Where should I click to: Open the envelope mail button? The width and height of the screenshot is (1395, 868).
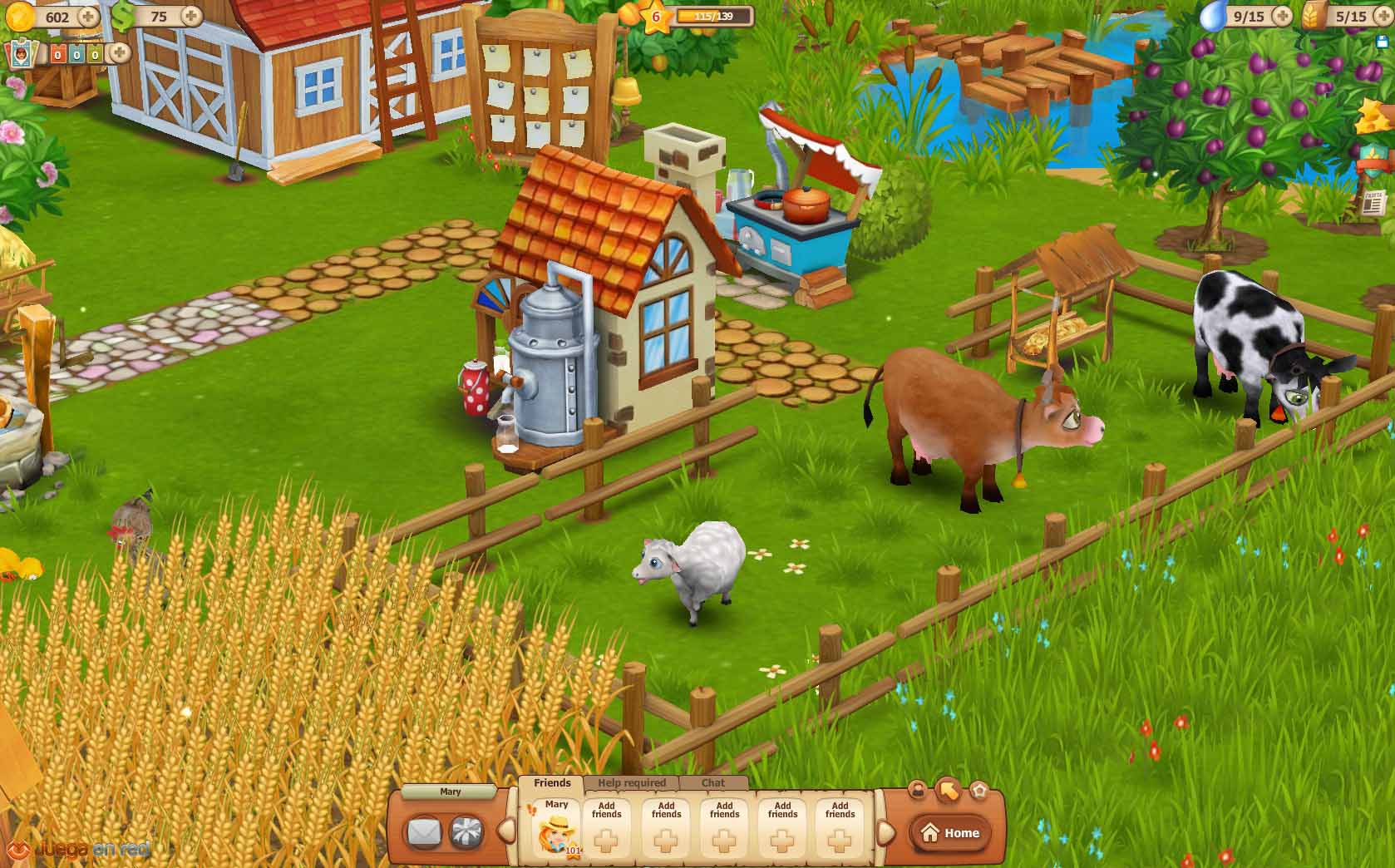(423, 832)
